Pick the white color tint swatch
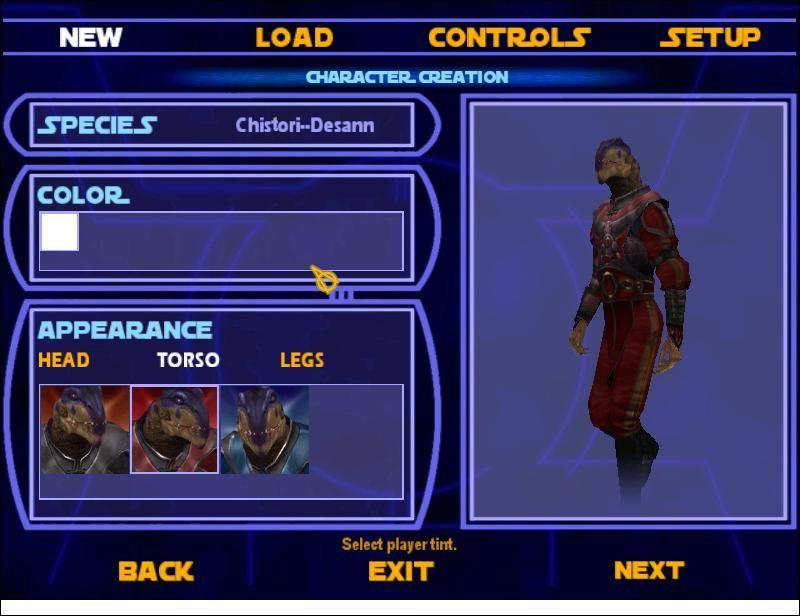 click(59, 232)
